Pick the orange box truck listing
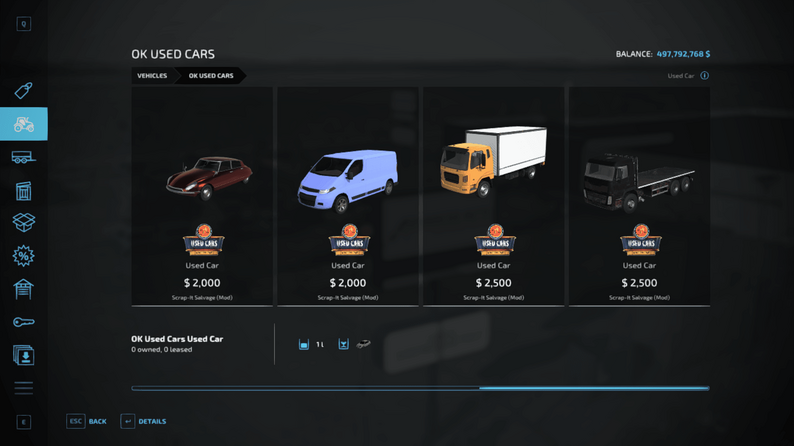This screenshot has height=446, width=794. point(493,196)
